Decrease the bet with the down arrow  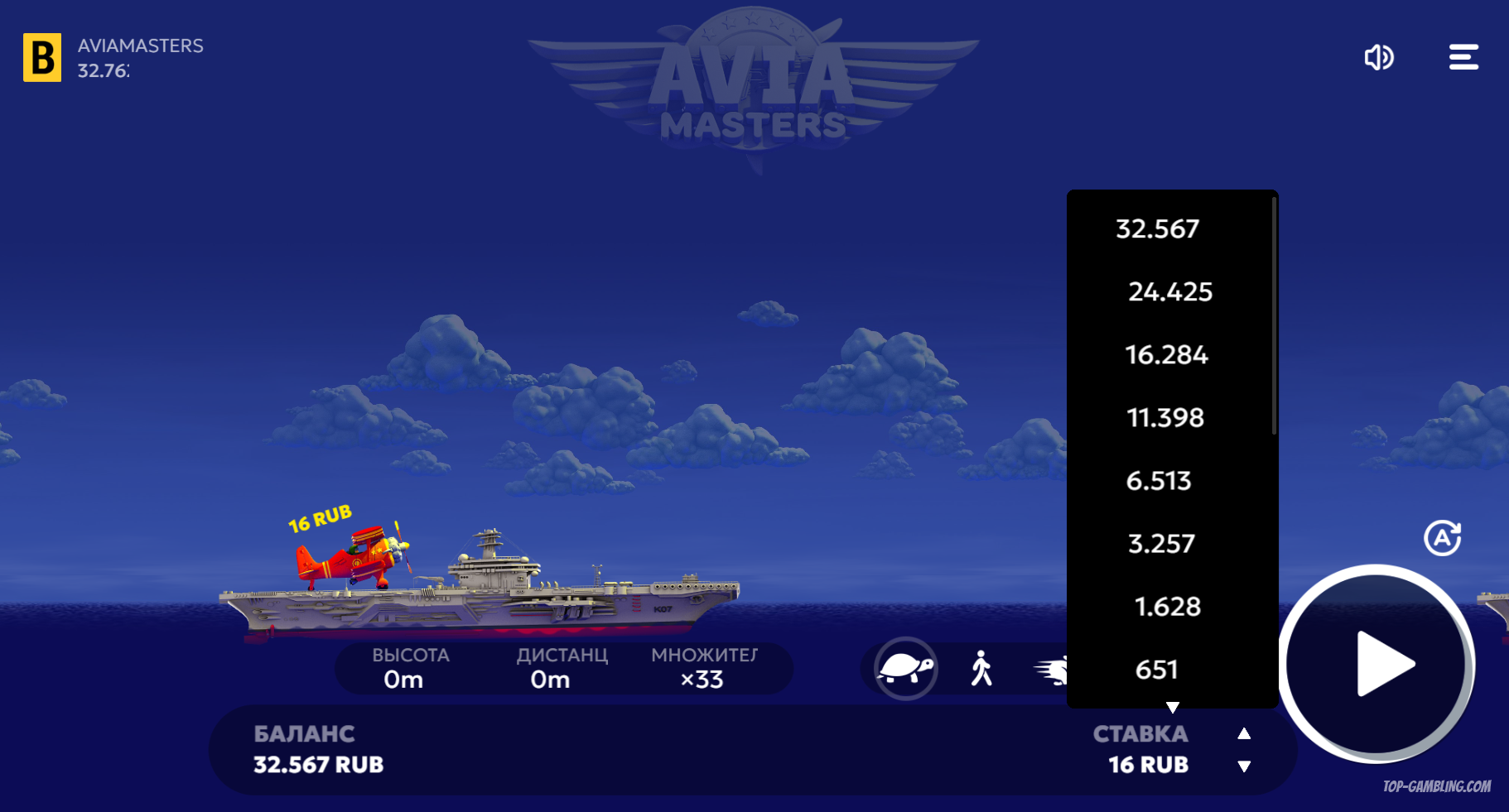(x=1244, y=766)
